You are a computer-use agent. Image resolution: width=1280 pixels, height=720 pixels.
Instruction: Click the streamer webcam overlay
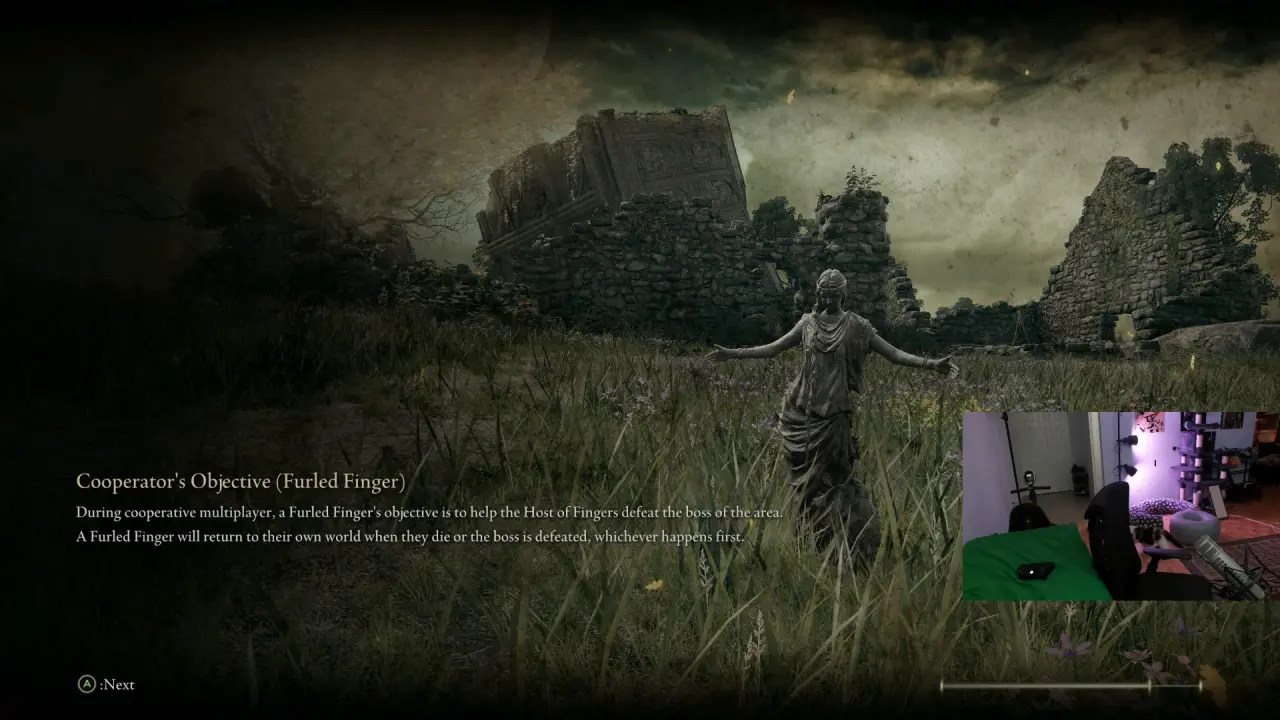[1120, 506]
